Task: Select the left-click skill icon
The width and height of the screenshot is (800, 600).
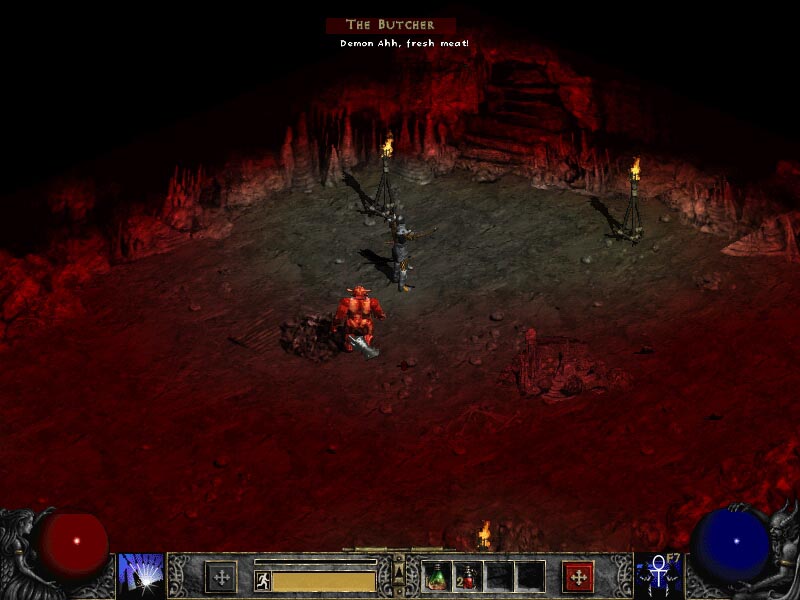Action: coord(141,576)
